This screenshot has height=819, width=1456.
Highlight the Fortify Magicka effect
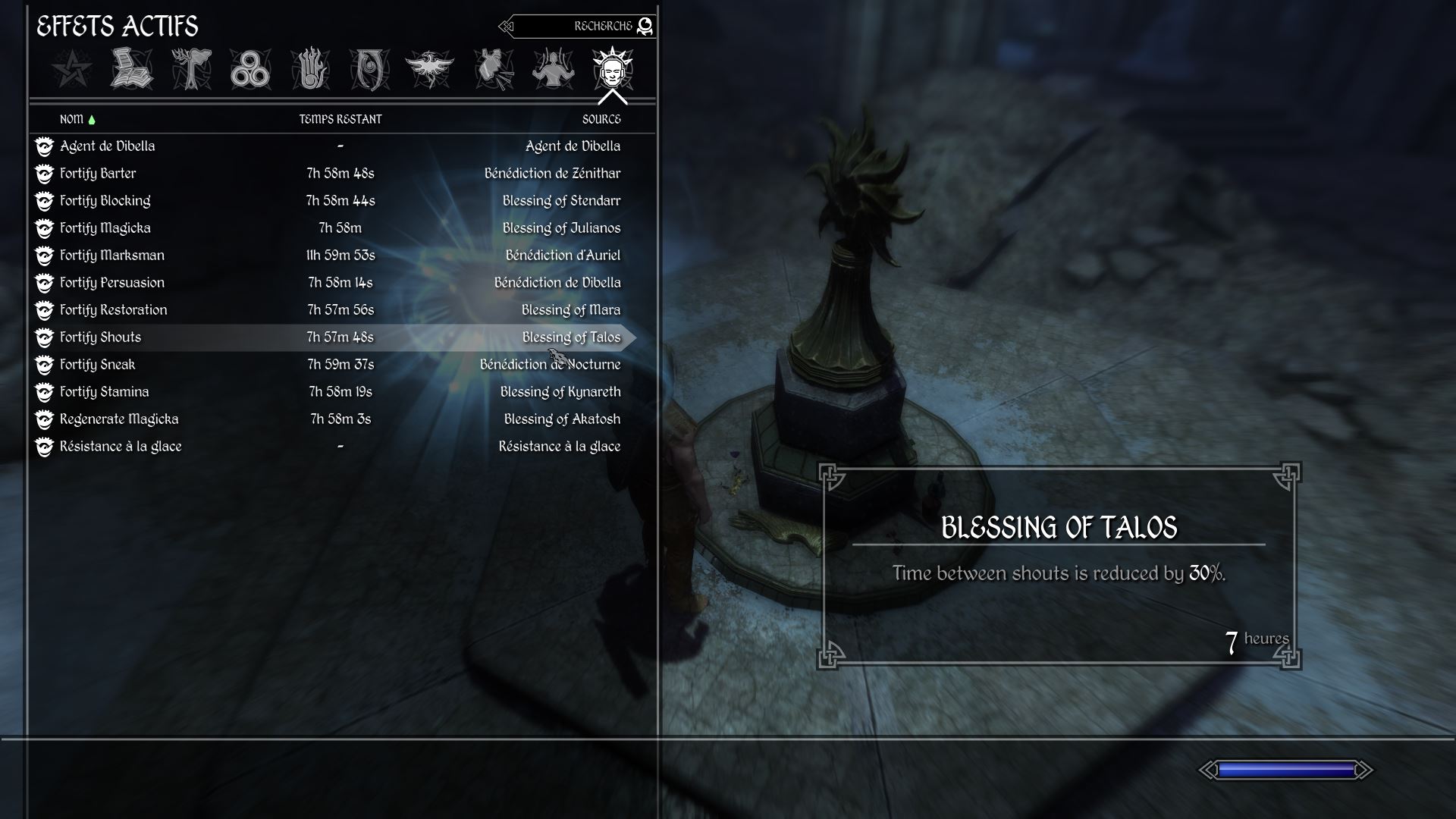(x=105, y=228)
